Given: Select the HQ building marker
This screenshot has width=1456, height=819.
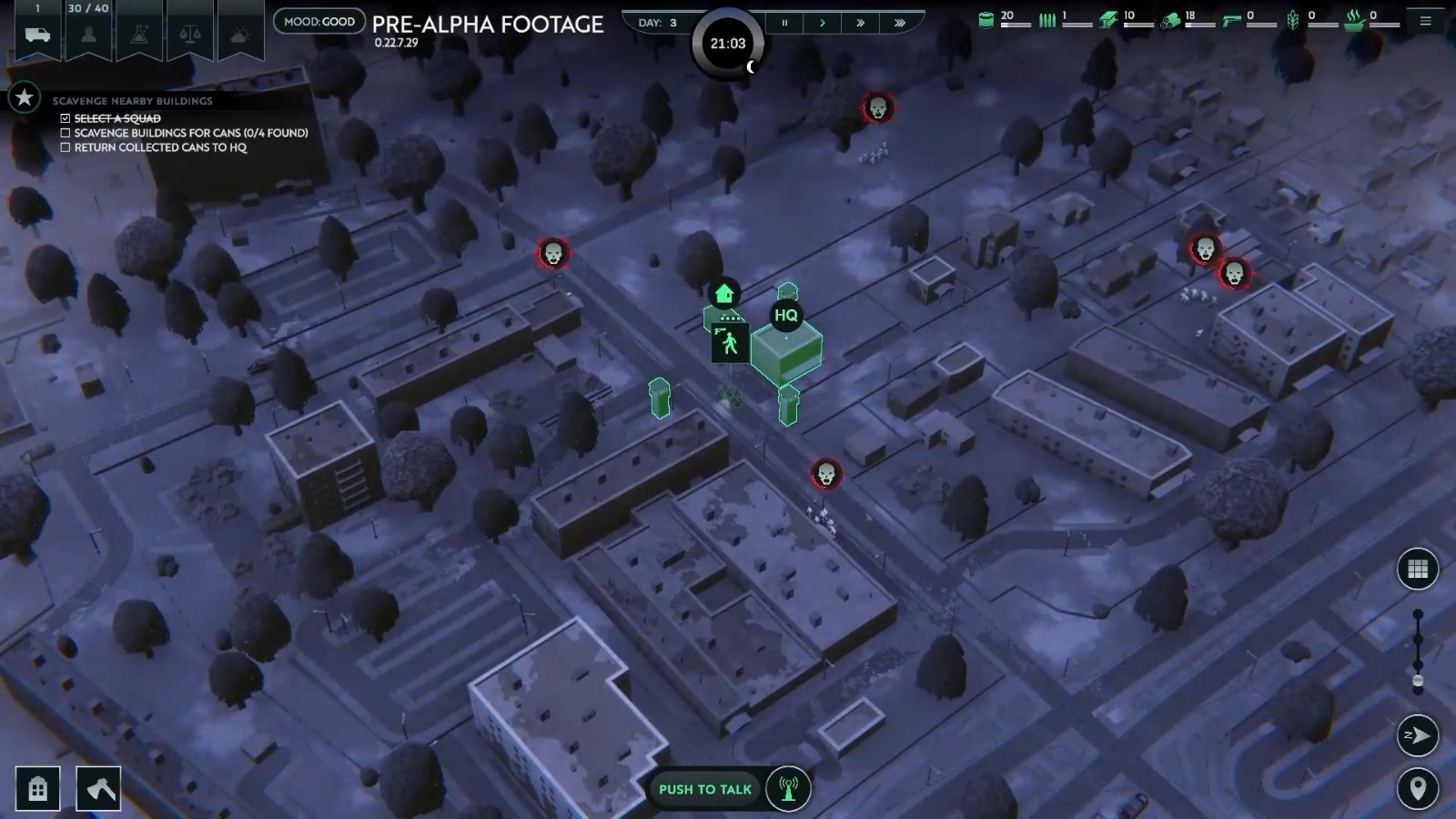Looking at the screenshot, I should click(x=785, y=316).
